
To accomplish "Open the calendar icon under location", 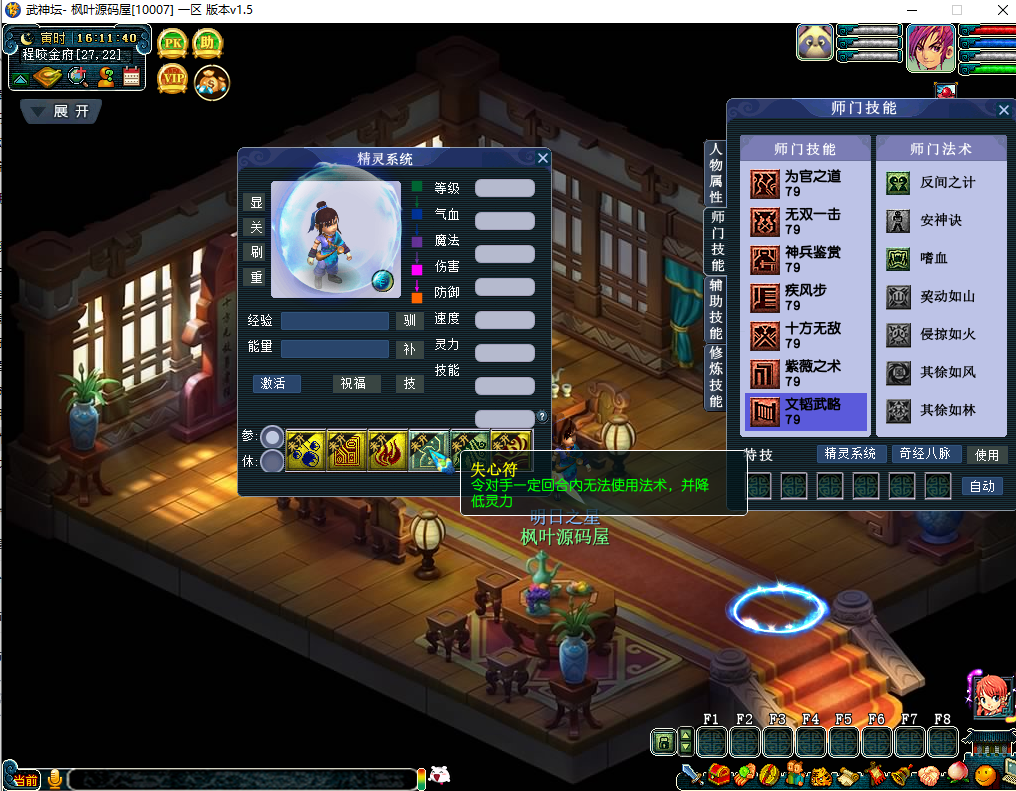I will 132,77.
